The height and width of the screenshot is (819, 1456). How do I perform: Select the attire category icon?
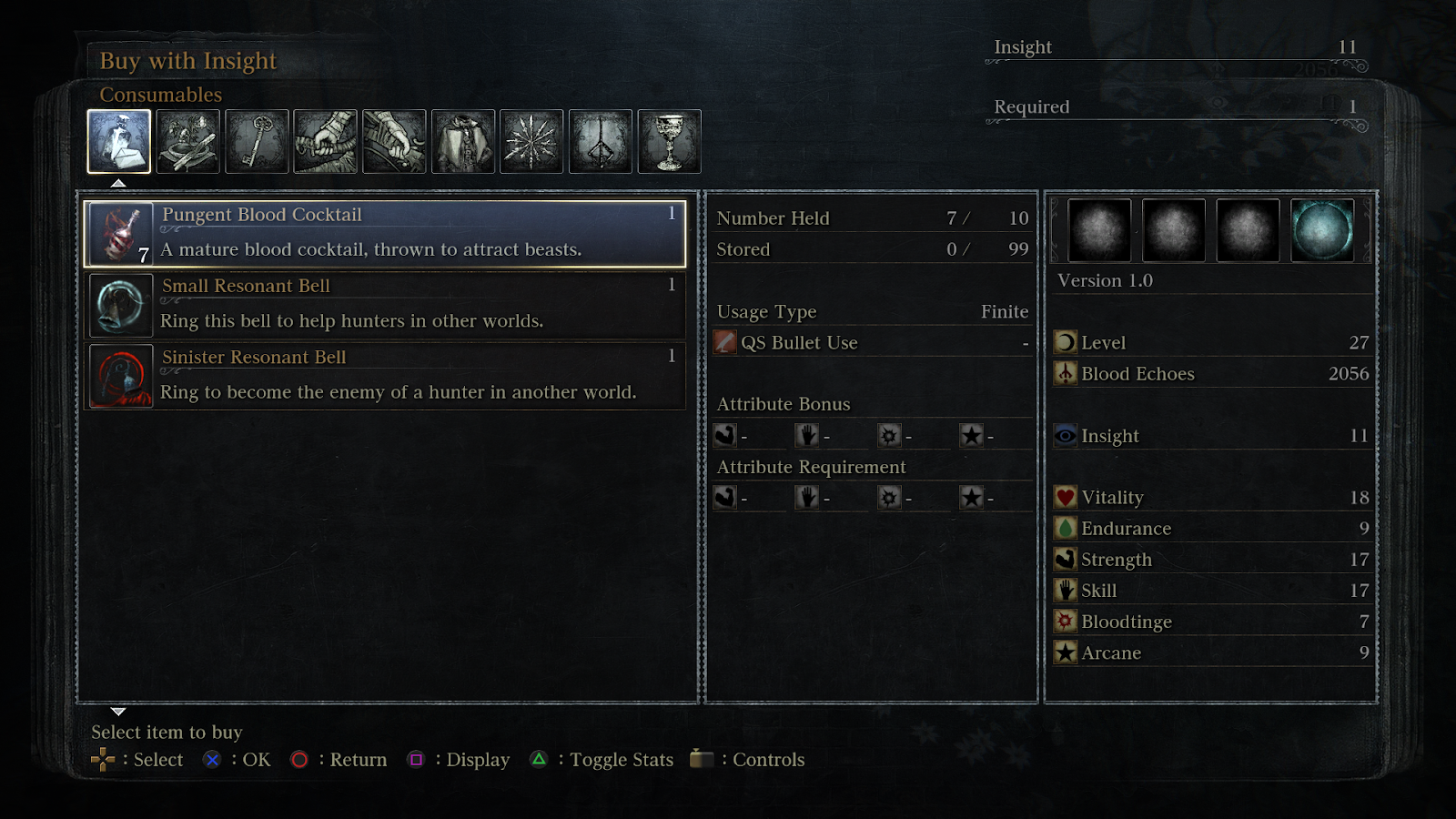coord(464,141)
